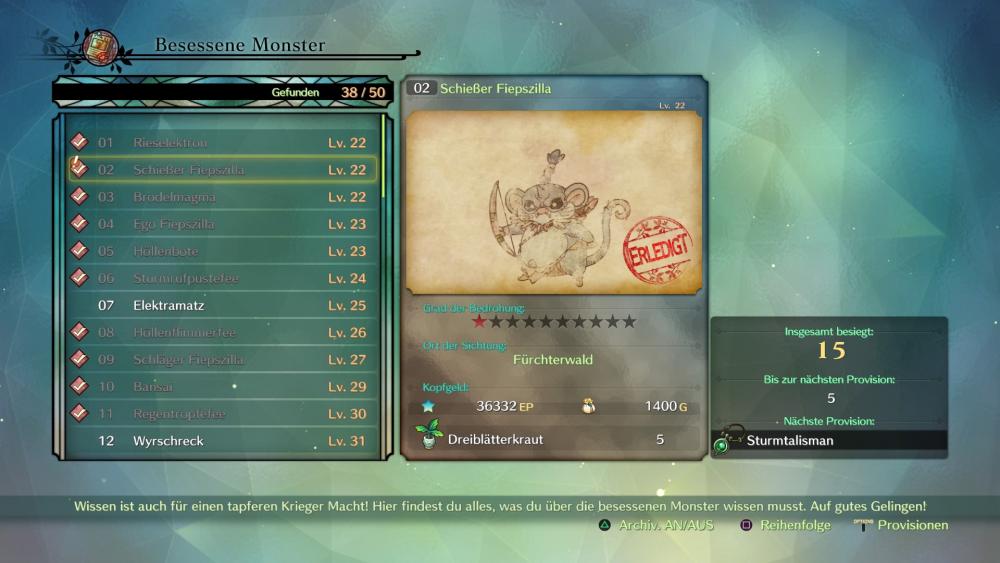Choose the Elektramatz entry

click(x=222, y=305)
